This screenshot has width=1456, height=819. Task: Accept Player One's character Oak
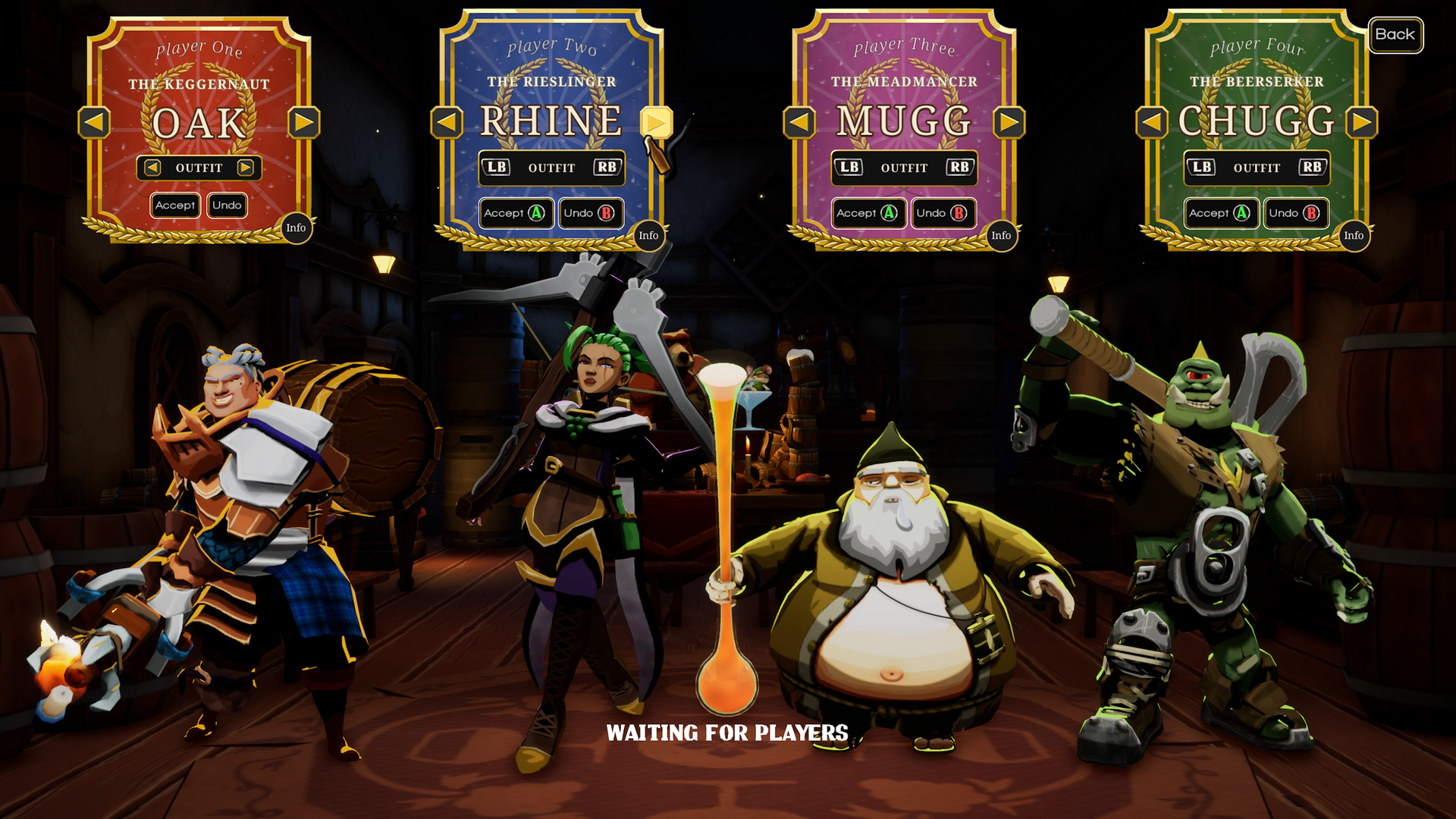175,206
